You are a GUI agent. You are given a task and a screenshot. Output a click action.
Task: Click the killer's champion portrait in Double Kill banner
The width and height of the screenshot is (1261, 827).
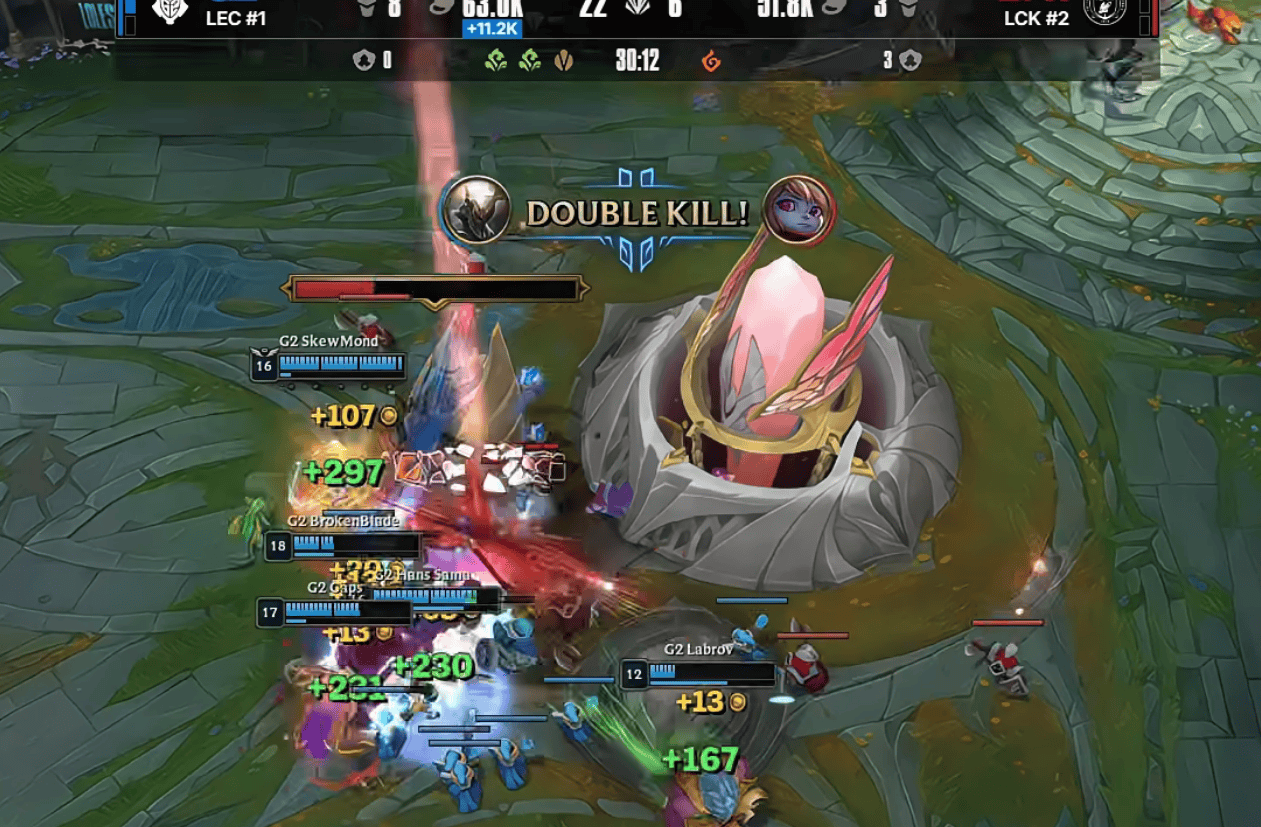point(476,210)
